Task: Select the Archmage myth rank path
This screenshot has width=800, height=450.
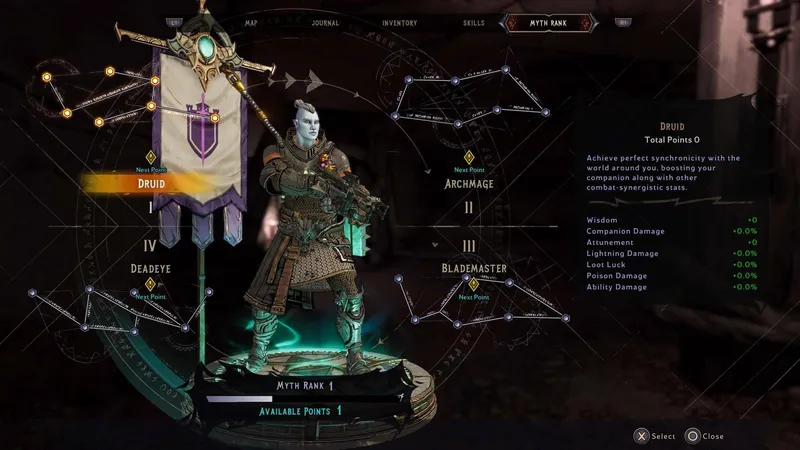Action: coord(469,184)
